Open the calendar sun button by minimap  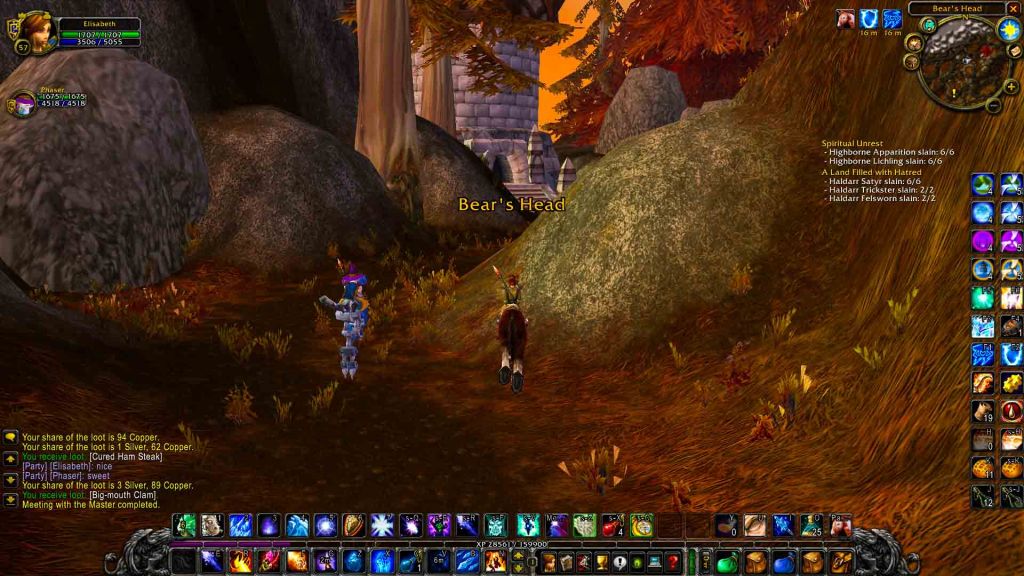click(x=1008, y=29)
